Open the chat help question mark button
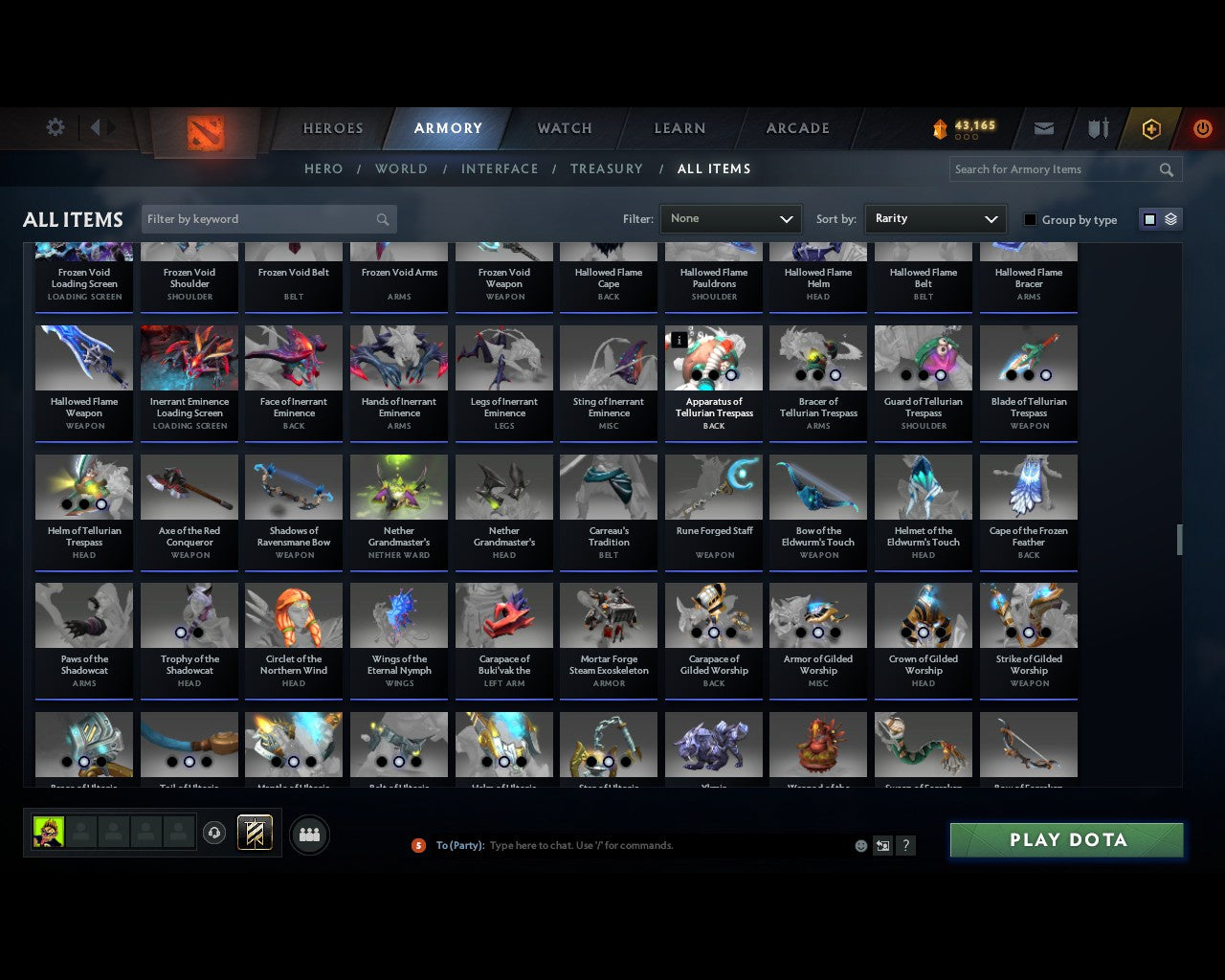 click(x=905, y=845)
